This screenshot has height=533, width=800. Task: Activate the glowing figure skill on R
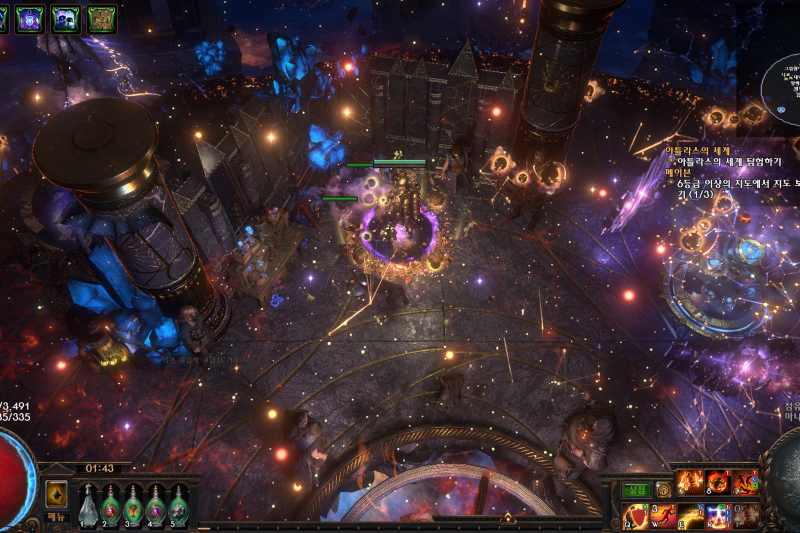719,516
